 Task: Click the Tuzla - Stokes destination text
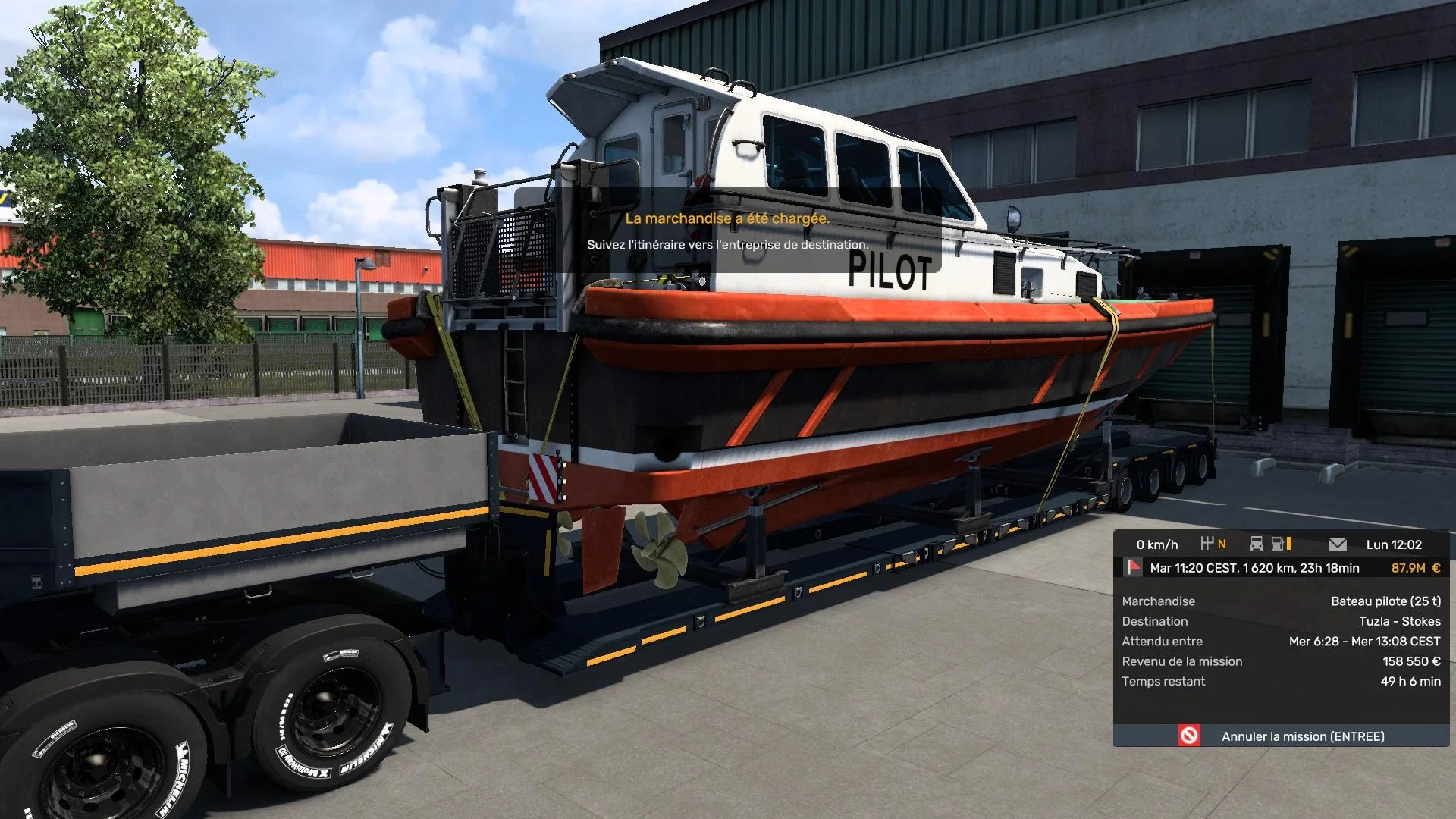point(1402,620)
